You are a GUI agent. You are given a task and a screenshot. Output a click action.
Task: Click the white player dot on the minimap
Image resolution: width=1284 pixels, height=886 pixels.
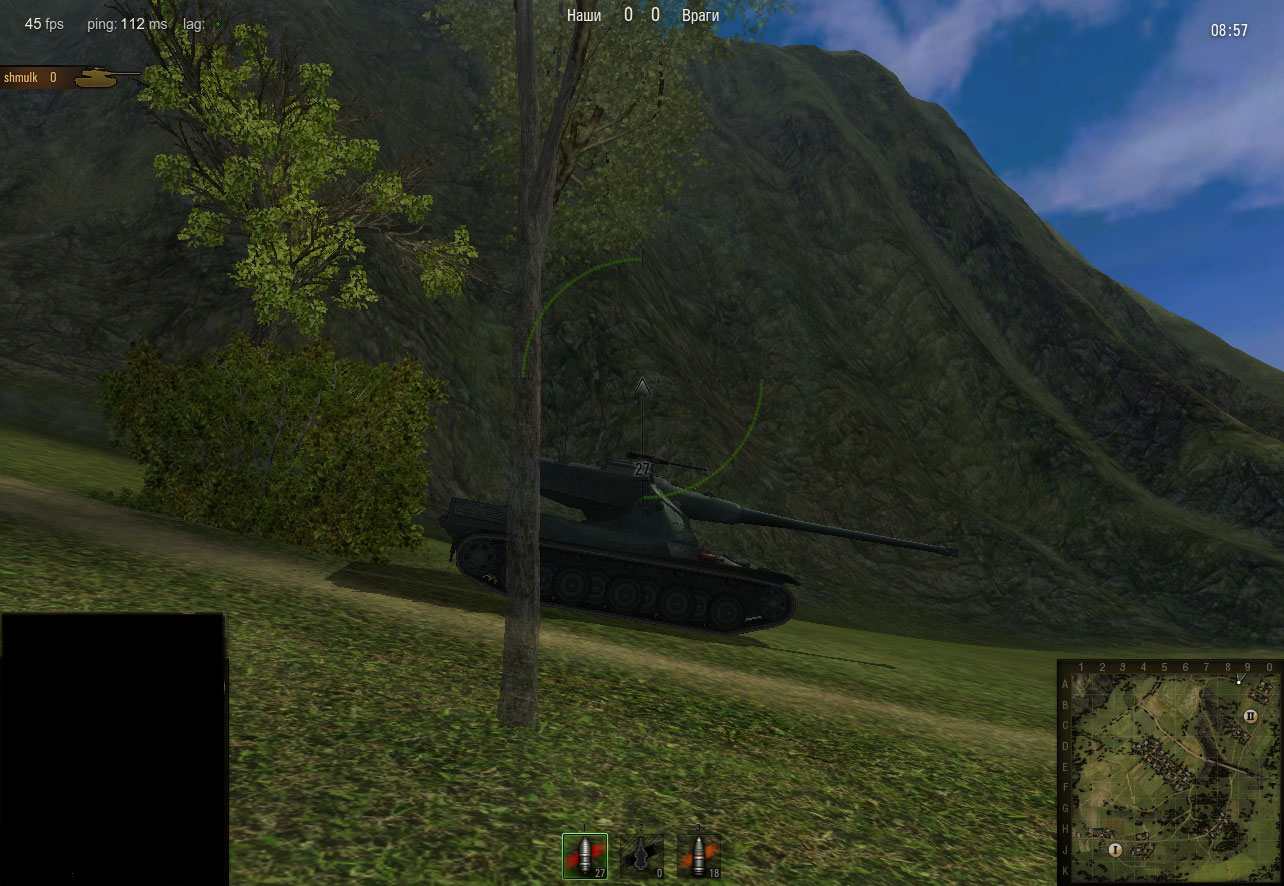pyautogui.click(x=1239, y=682)
